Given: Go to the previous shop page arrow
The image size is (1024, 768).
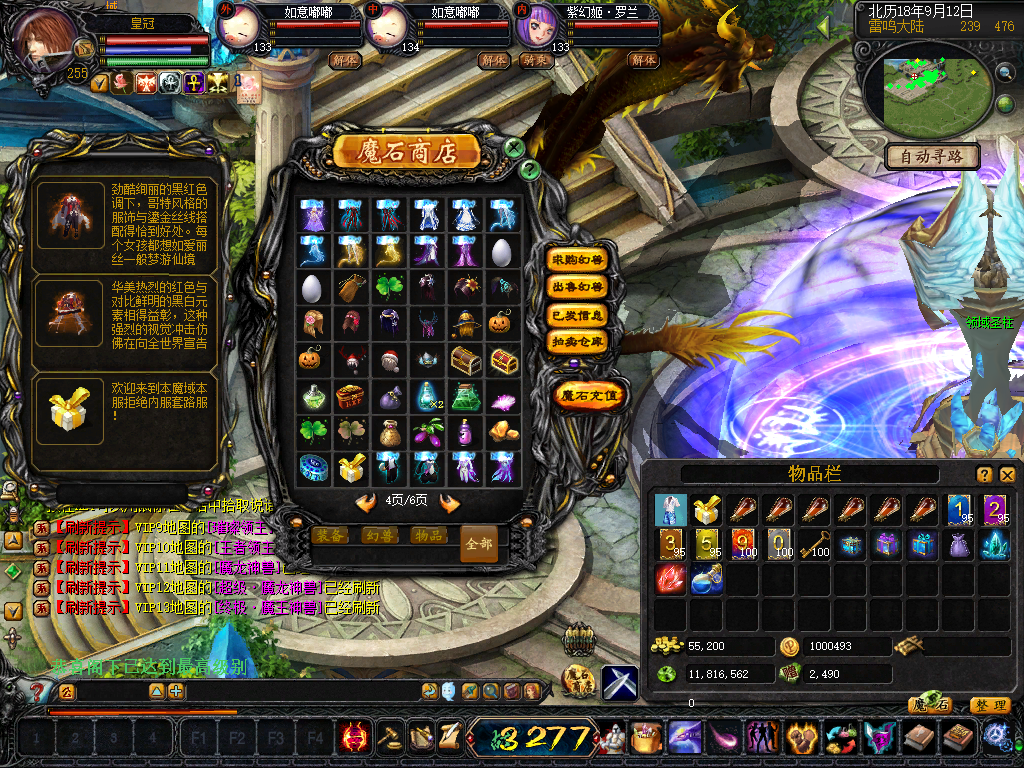Looking at the screenshot, I should pyautogui.click(x=366, y=502).
